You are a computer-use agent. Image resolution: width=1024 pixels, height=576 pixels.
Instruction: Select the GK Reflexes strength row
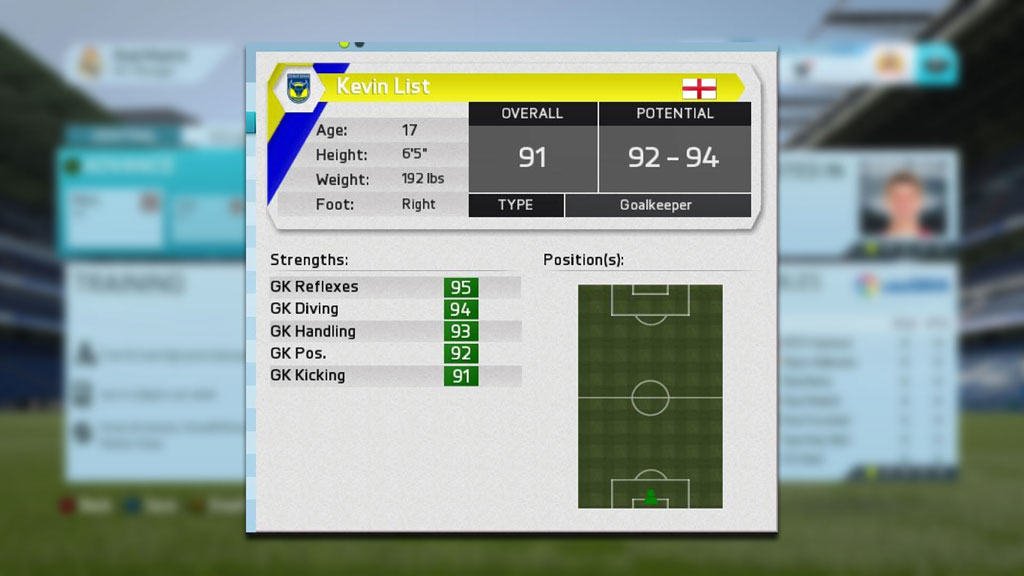click(395, 287)
